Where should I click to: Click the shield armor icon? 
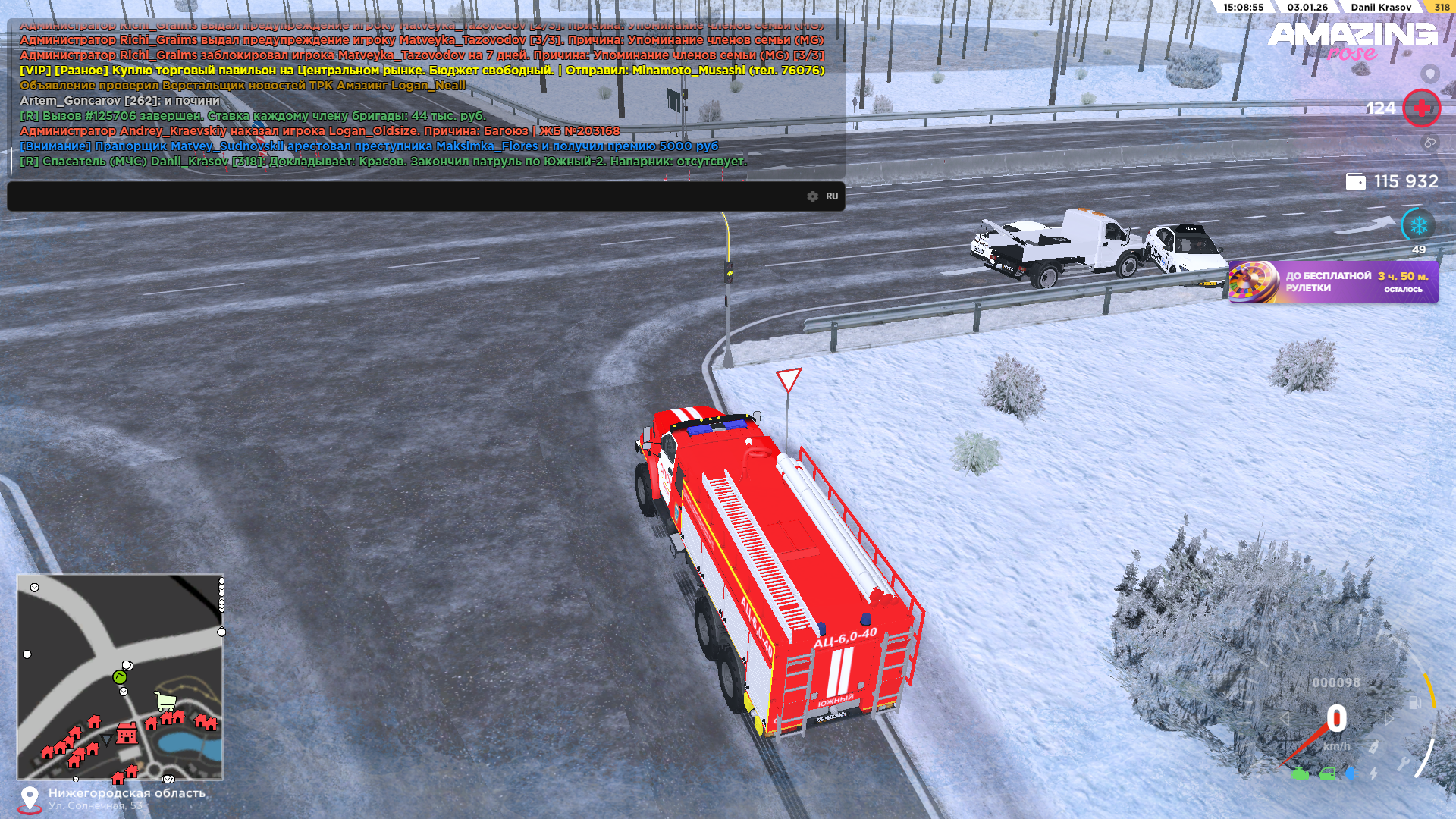1429,74
